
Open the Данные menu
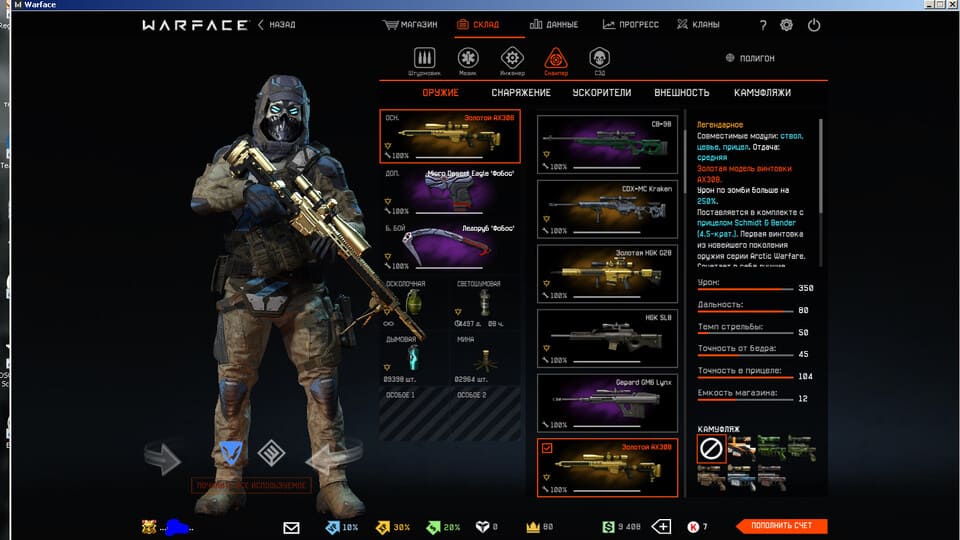point(558,25)
